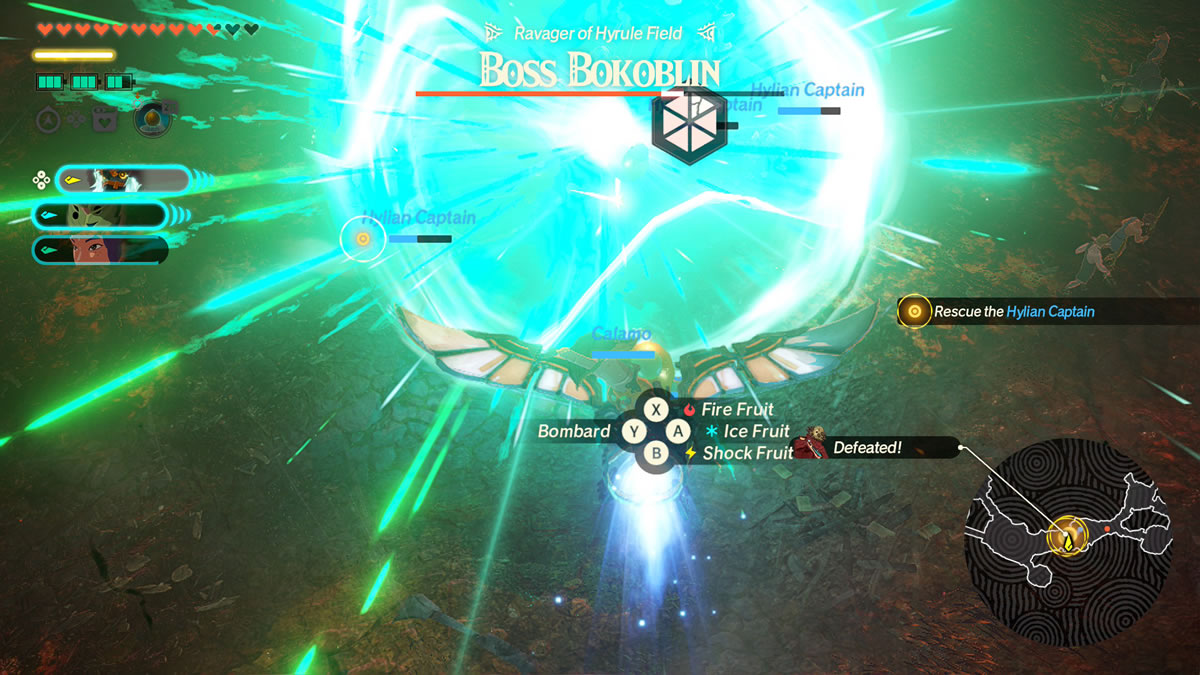Activate the Bombard action label
The image size is (1200, 675).
pos(574,432)
